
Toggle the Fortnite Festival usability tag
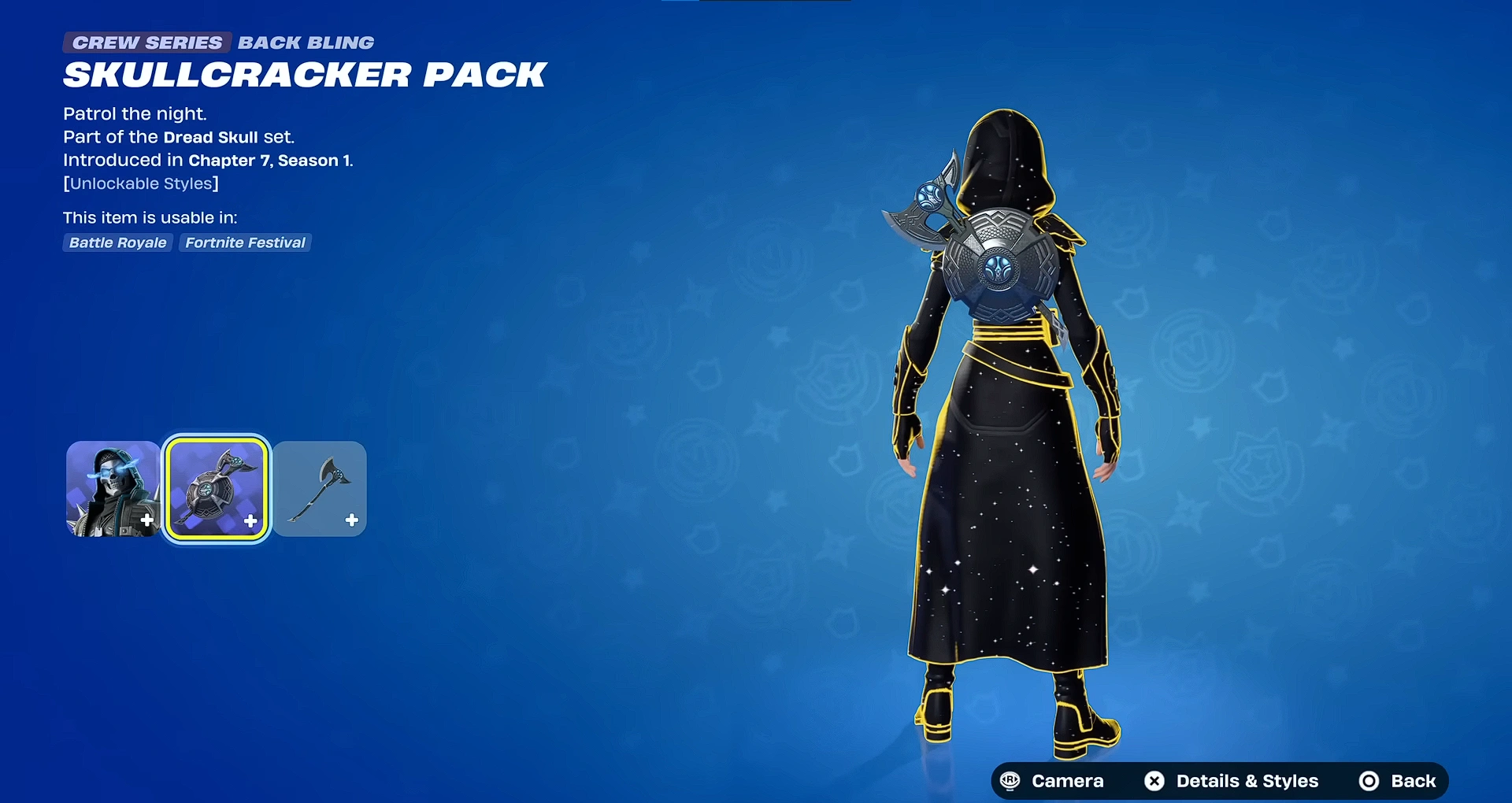tap(245, 242)
